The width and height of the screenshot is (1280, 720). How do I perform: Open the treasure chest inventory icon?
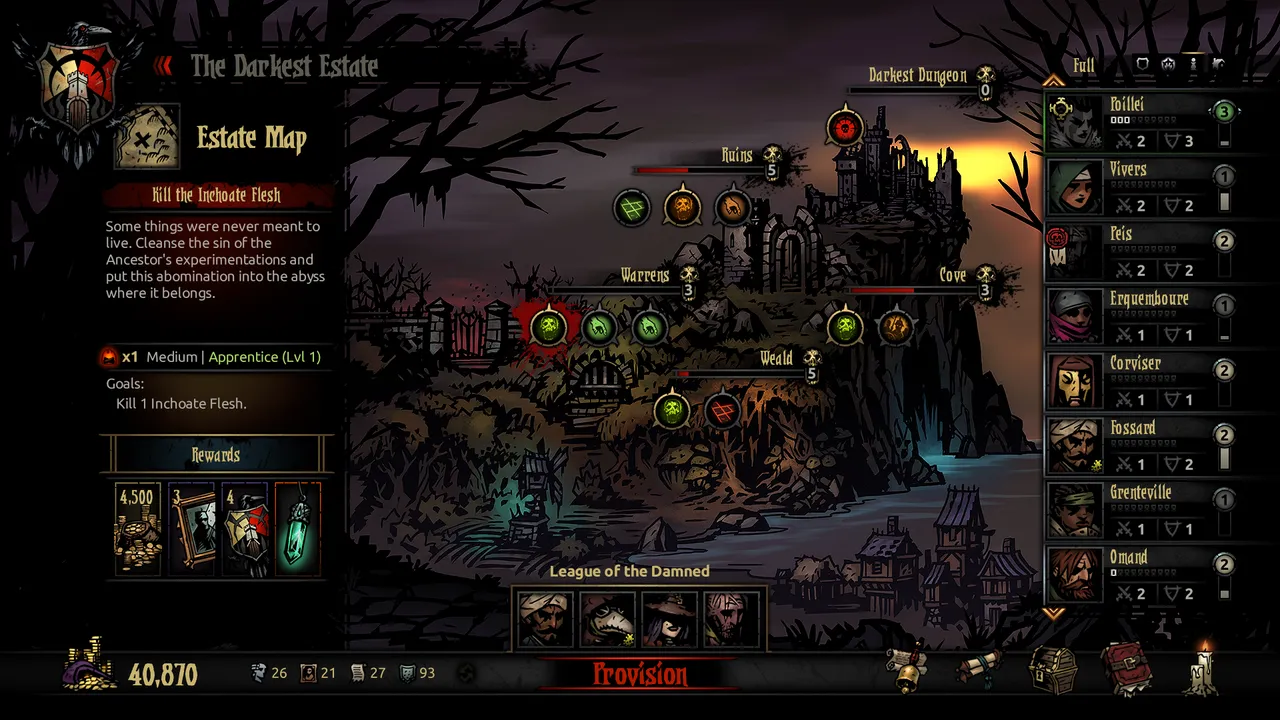[1053, 669]
